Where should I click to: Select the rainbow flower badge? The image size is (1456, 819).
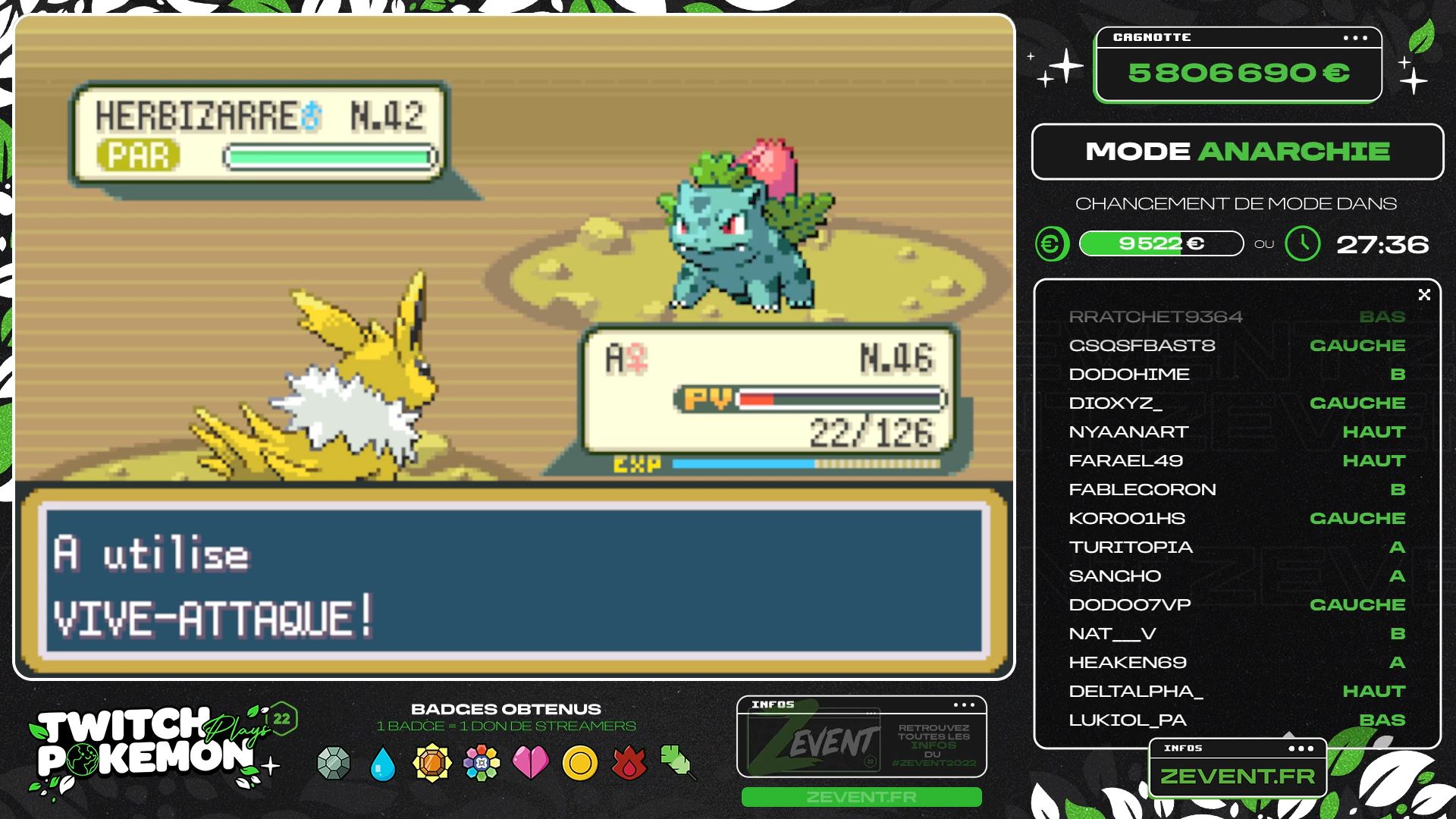pyautogui.click(x=482, y=763)
